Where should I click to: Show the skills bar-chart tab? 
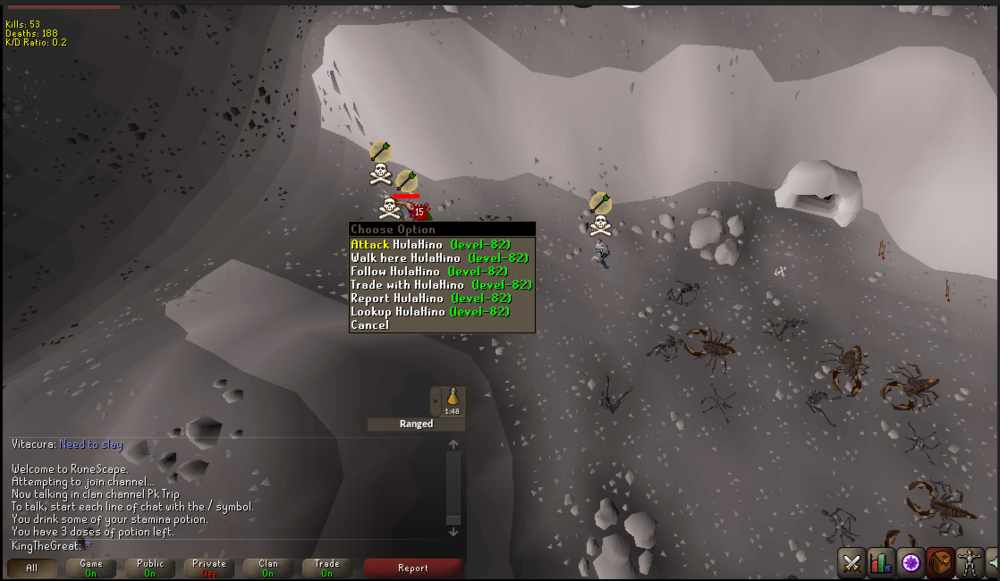pos(881,562)
